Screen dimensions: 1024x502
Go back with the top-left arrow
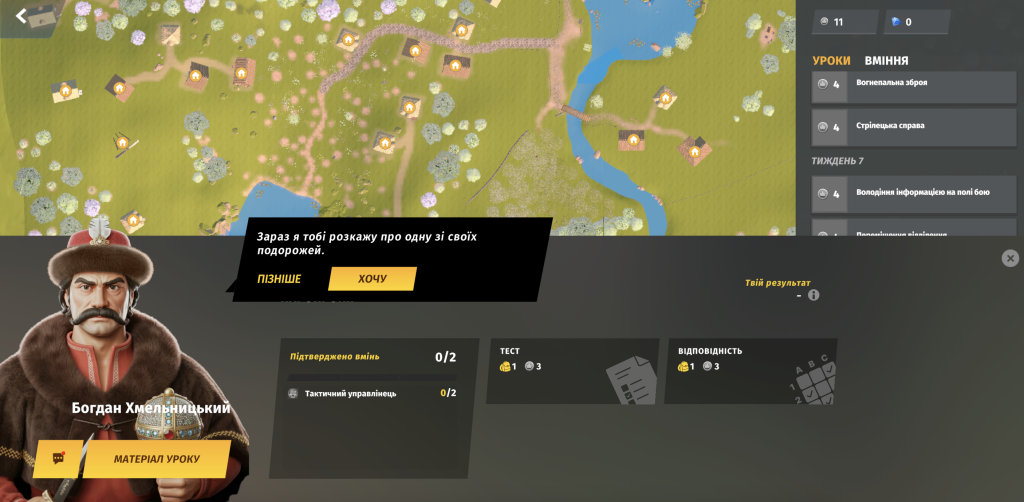[21, 15]
